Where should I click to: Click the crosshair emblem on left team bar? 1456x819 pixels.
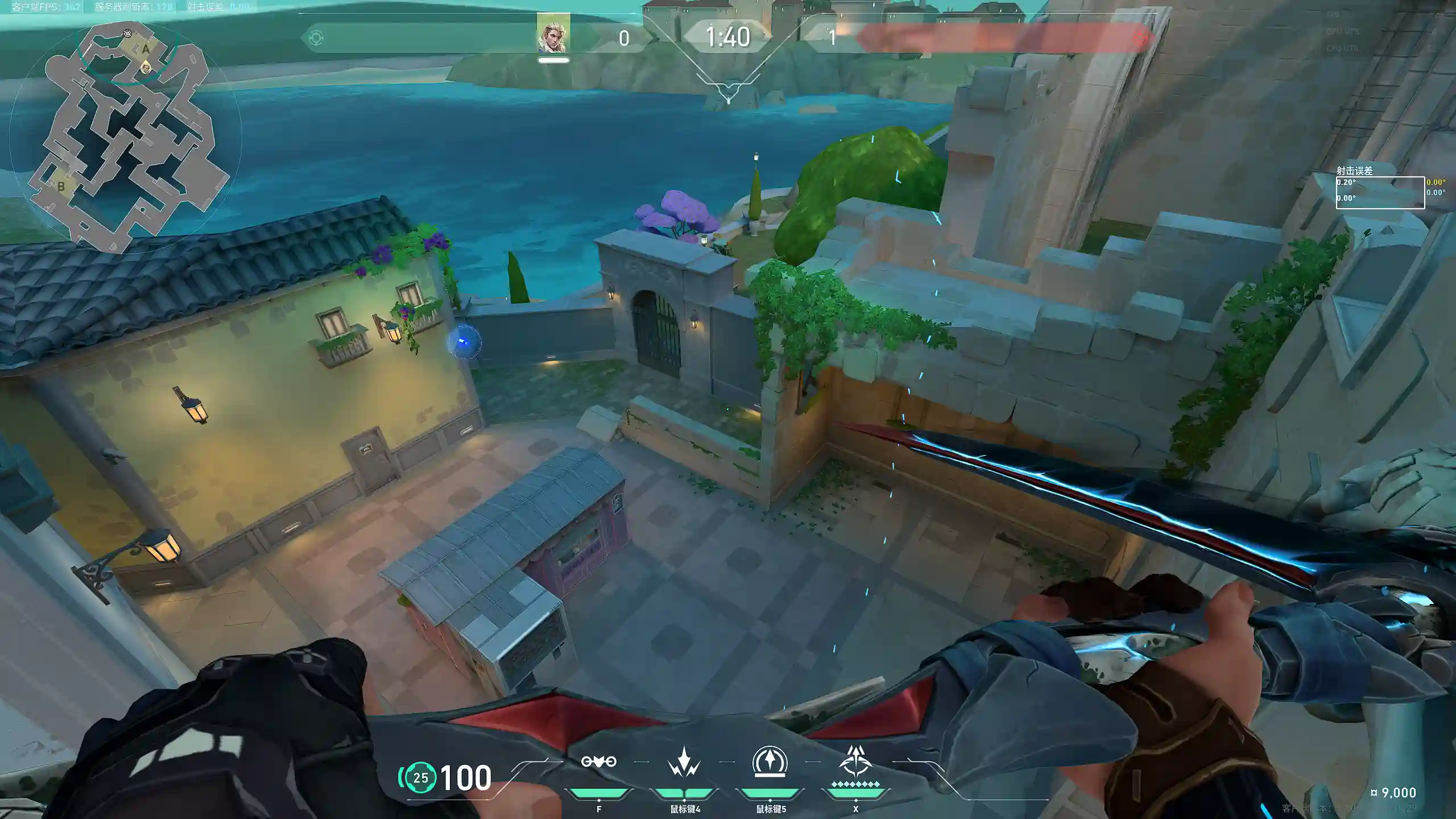316,38
